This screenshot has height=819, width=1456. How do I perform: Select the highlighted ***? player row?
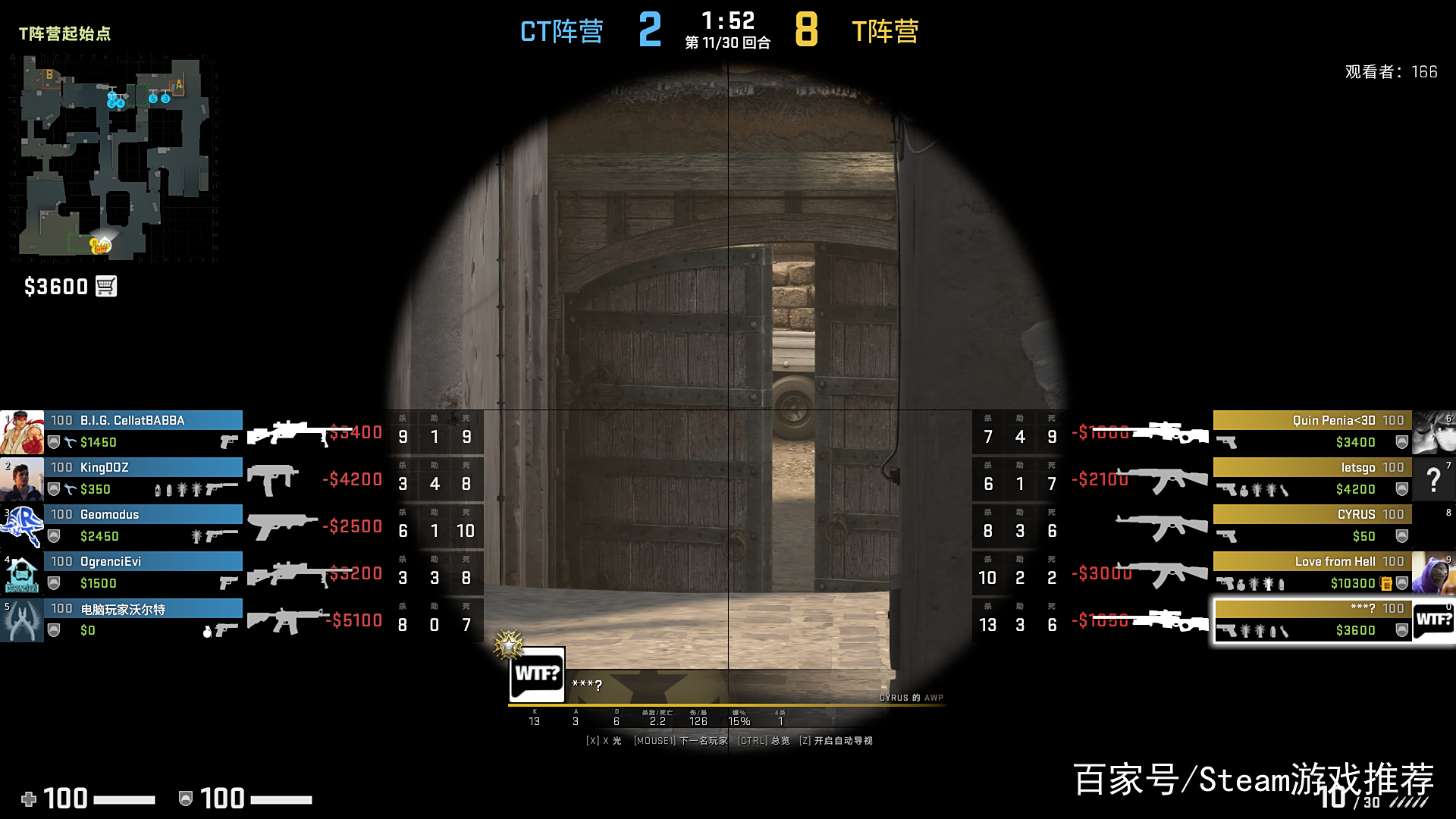pyautogui.click(x=1312, y=620)
